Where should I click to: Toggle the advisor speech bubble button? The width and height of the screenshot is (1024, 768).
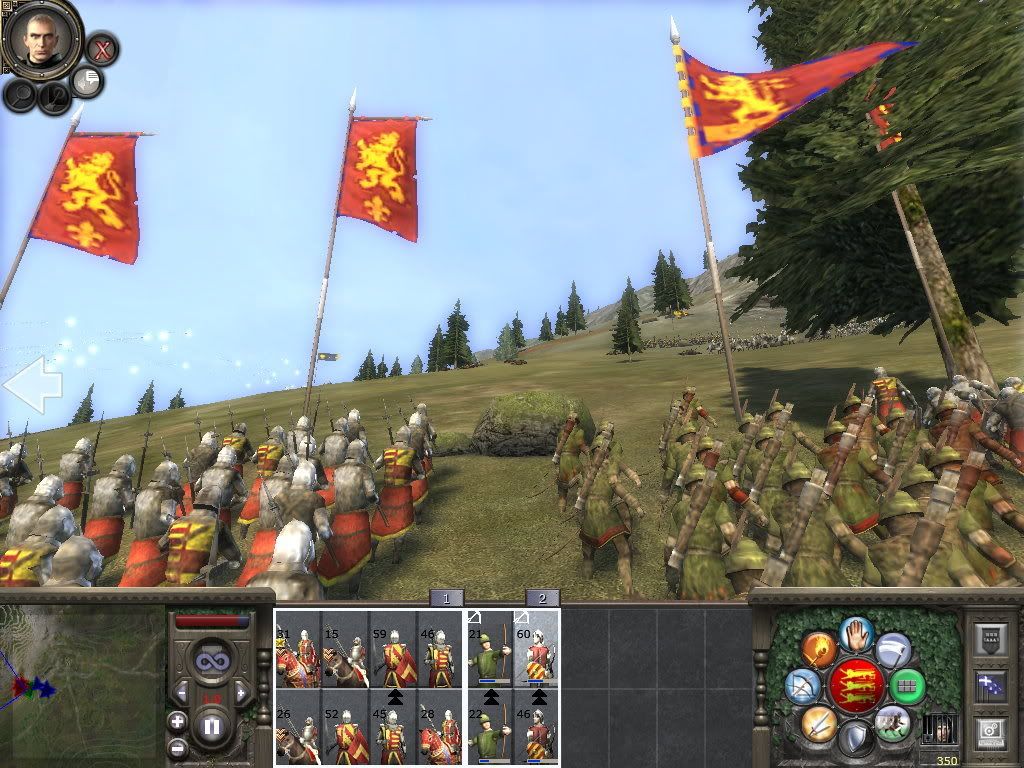87,82
